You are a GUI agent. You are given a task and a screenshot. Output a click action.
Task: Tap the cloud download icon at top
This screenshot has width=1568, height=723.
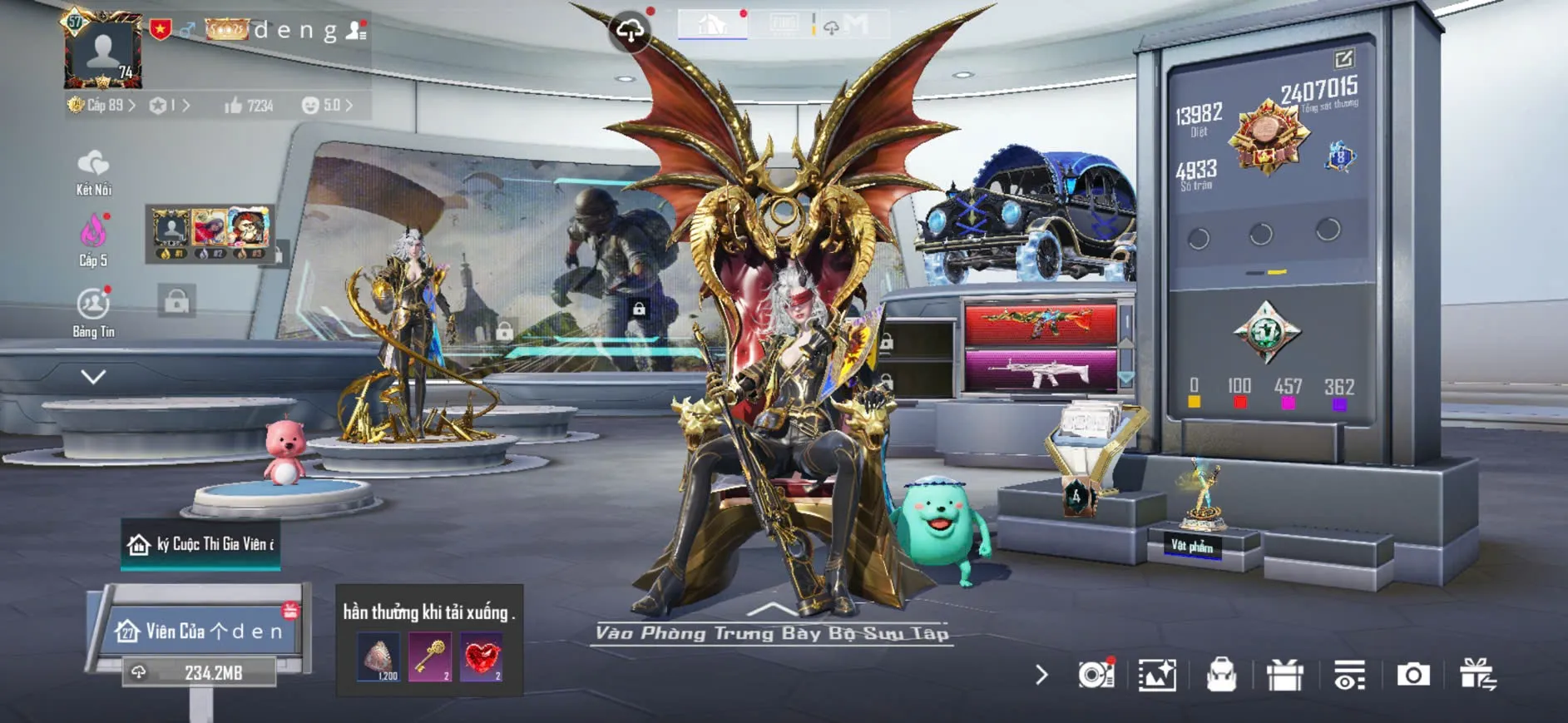point(630,31)
